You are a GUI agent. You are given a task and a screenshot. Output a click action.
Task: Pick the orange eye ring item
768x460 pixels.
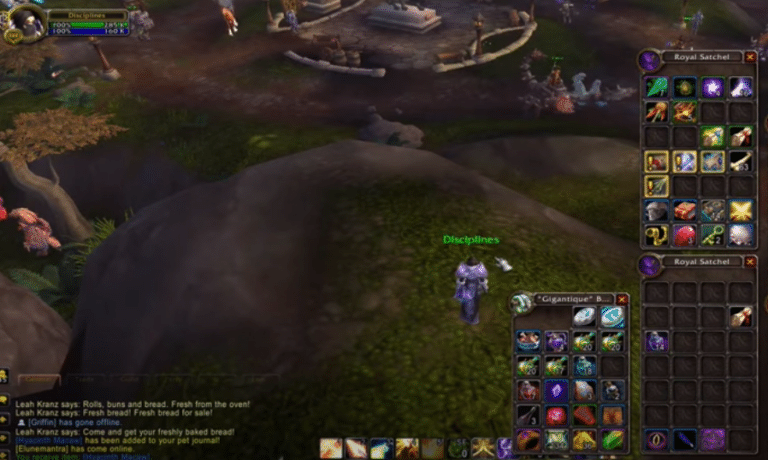click(x=656, y=438)
